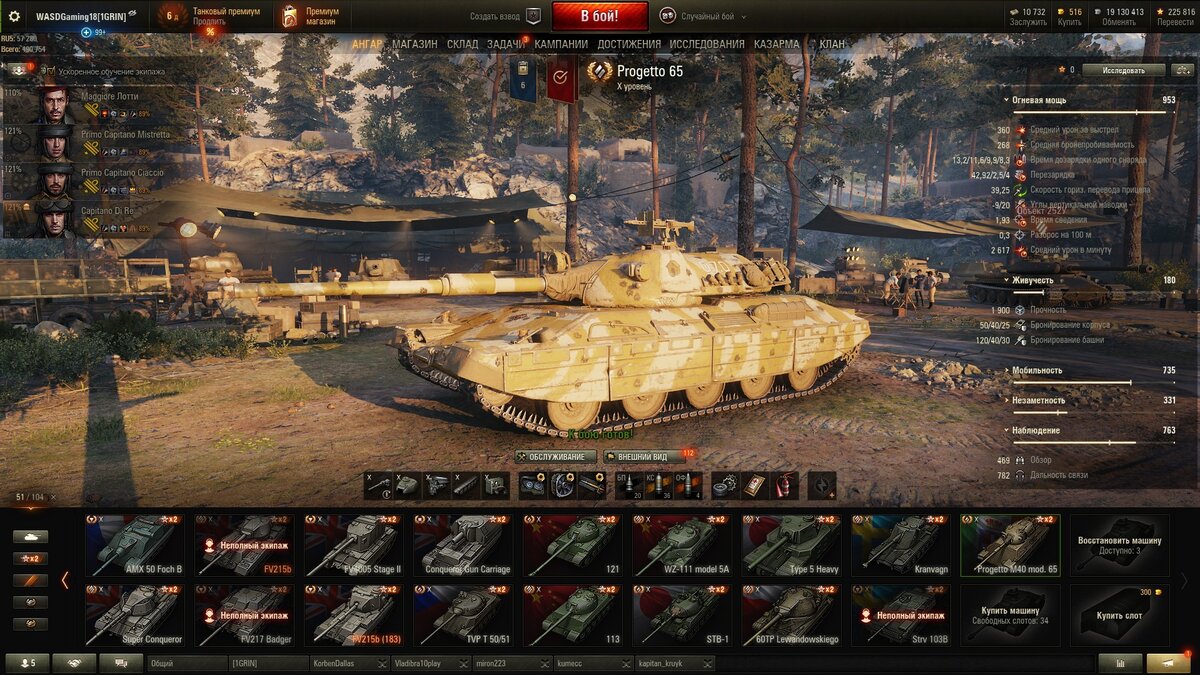The height and width of the screenshot is (675, 1200).
Task: Select the AMX 50 Foch B tank
Action: pos(134,545)
